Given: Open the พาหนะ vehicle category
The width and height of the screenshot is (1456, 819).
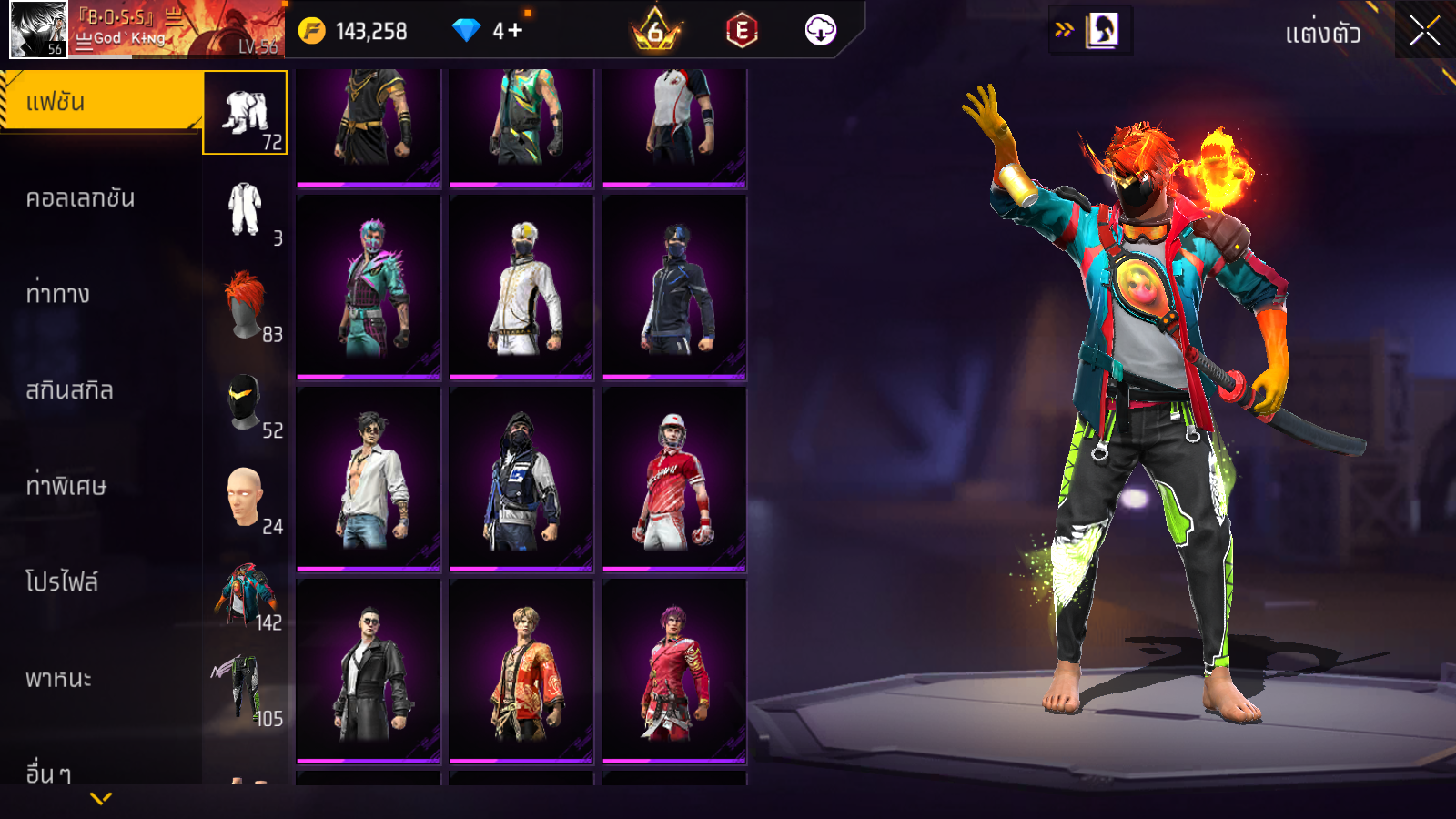Looking at the screenshot, I should tap(59, 679).
